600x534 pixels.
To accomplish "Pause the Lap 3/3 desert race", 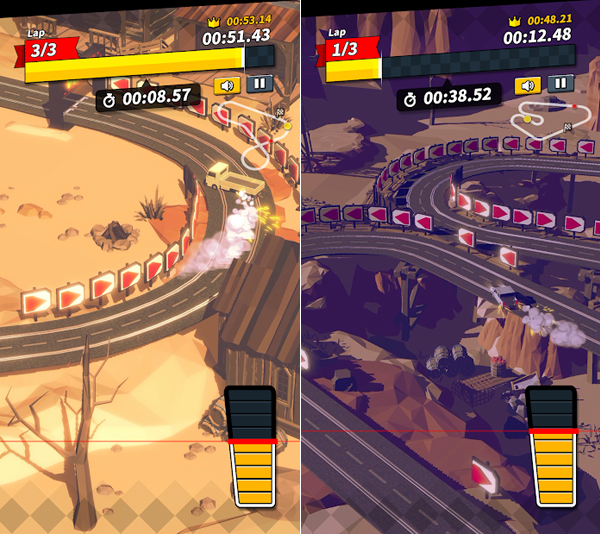I will (x=260, y=84).
